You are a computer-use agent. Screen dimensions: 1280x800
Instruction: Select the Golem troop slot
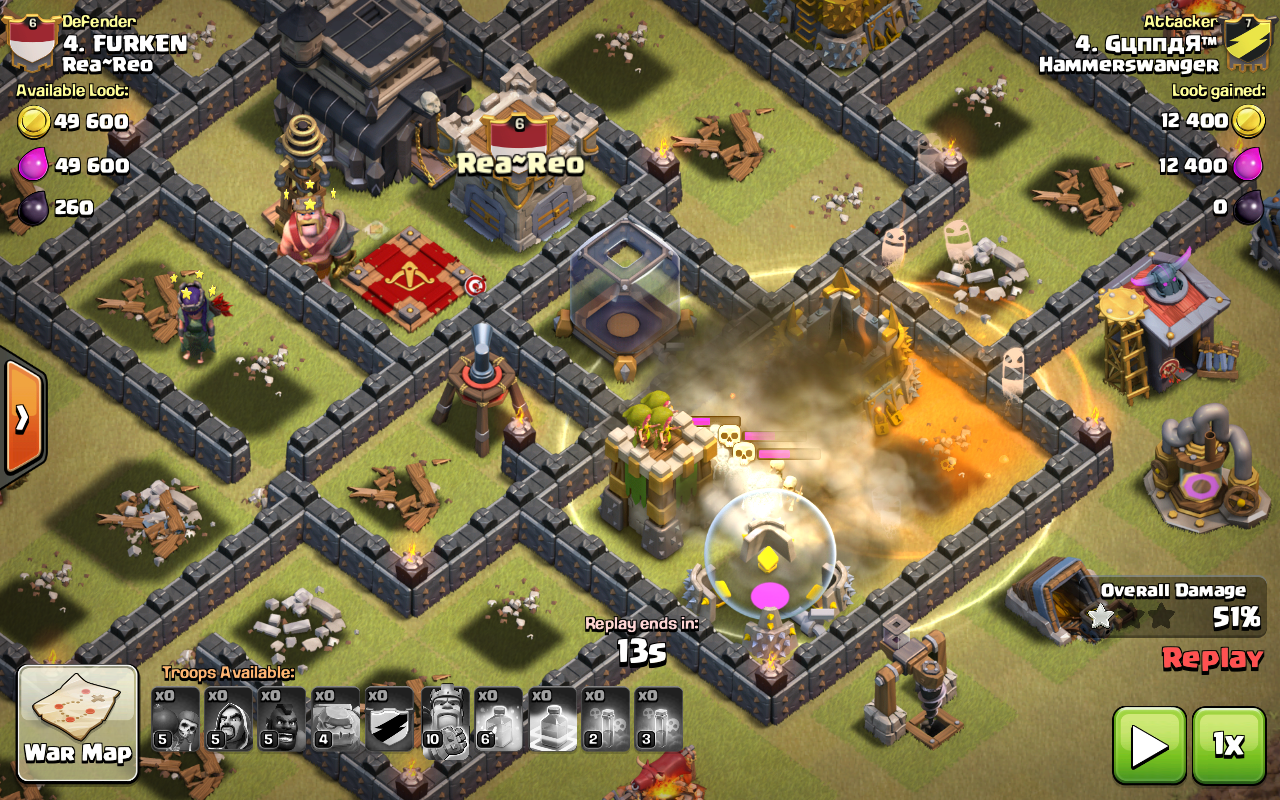click(x=336, y=719)
